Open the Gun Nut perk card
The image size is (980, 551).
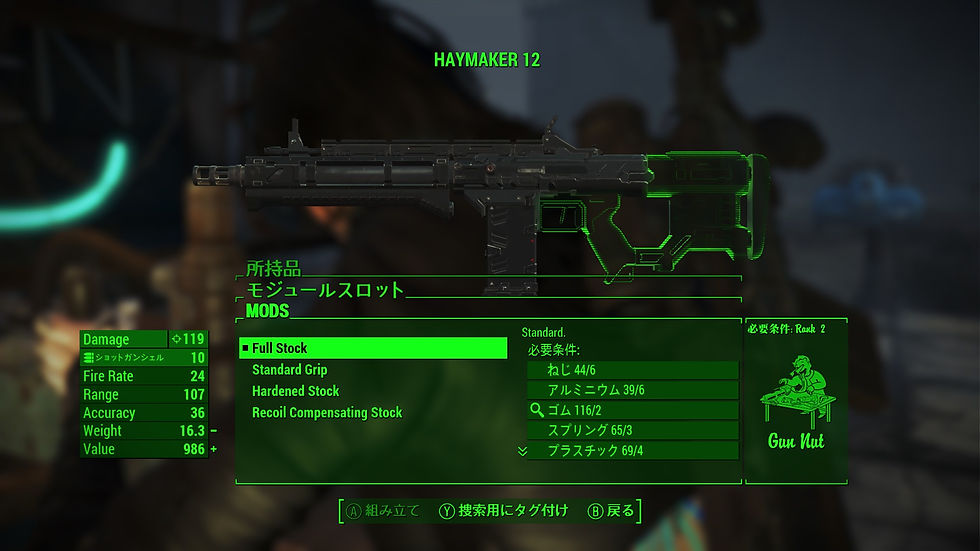coord(796,402)
